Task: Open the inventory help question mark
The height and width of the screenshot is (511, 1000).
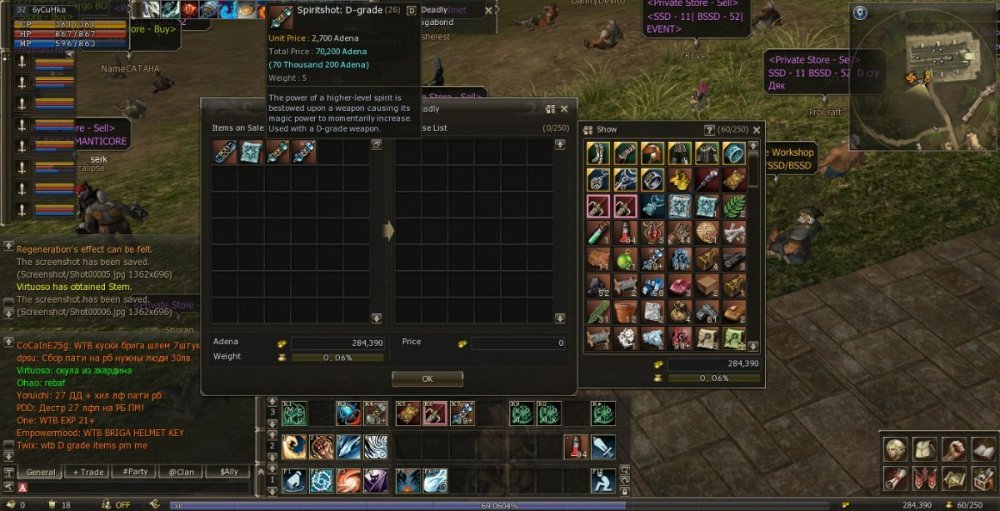Action: (x=710, y=130)
